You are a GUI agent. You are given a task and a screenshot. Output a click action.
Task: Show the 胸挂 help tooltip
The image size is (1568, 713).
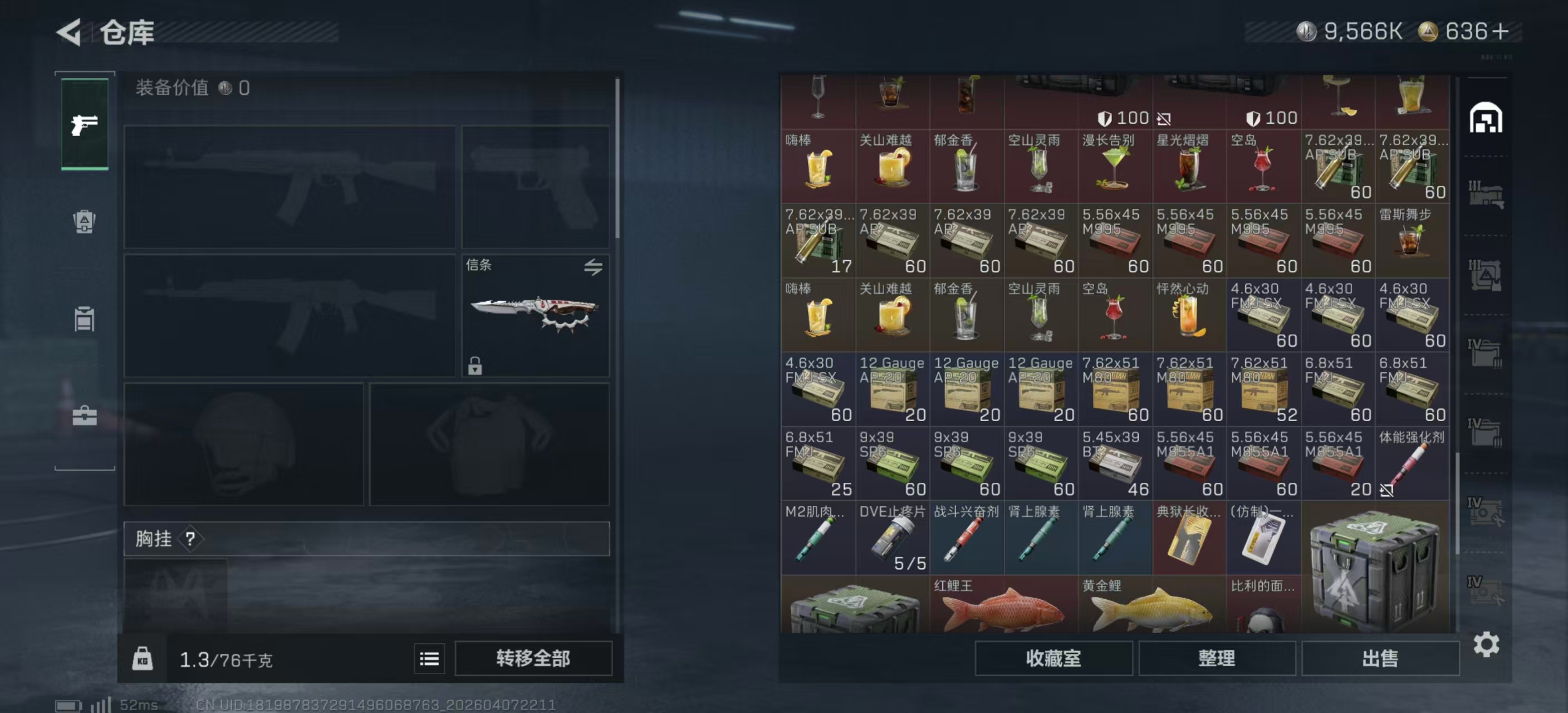pyautogui.click(x=190, y=538)
